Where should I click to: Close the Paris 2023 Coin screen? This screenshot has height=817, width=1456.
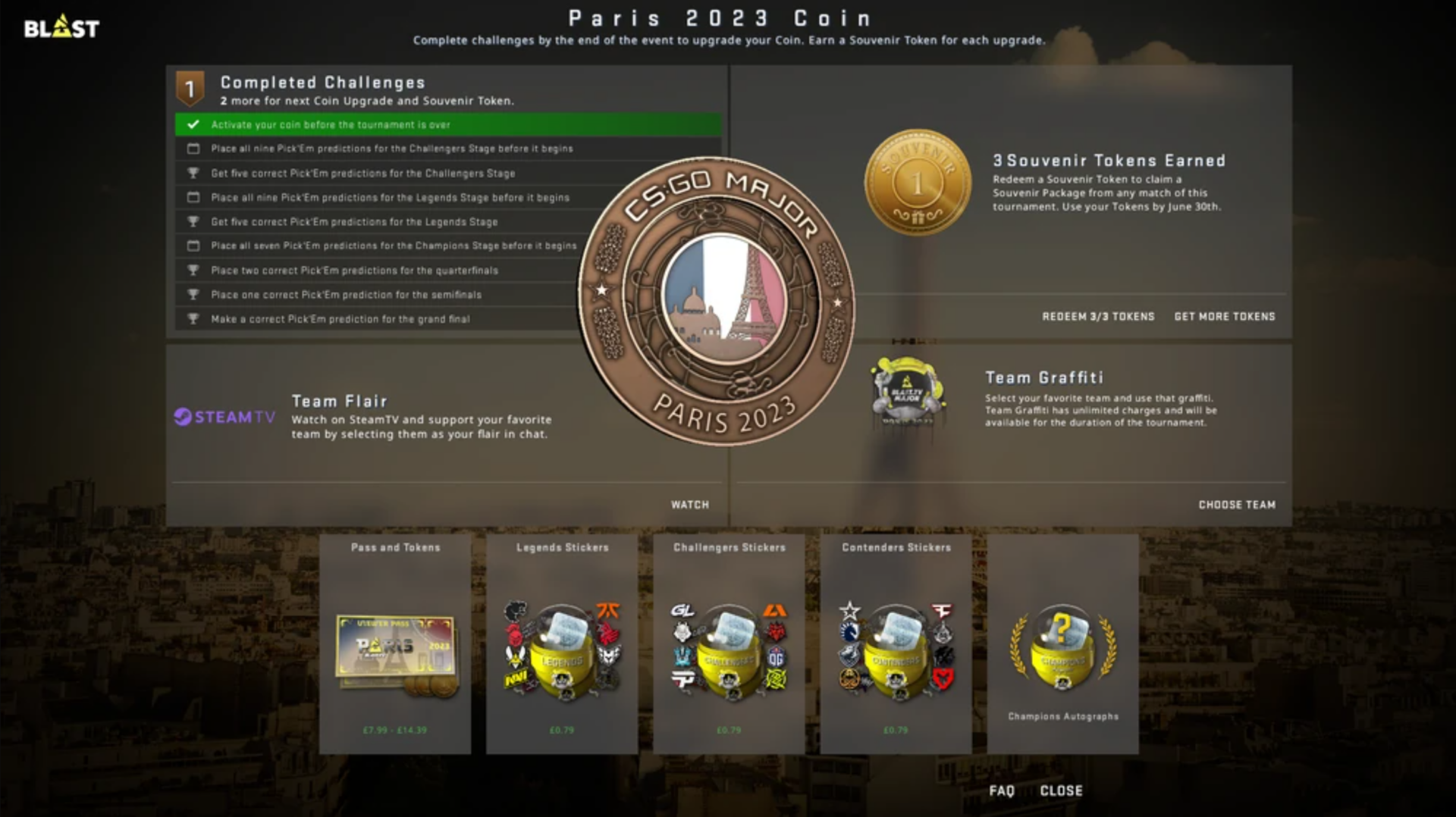pyautogui.click(x=1061, y=790)
